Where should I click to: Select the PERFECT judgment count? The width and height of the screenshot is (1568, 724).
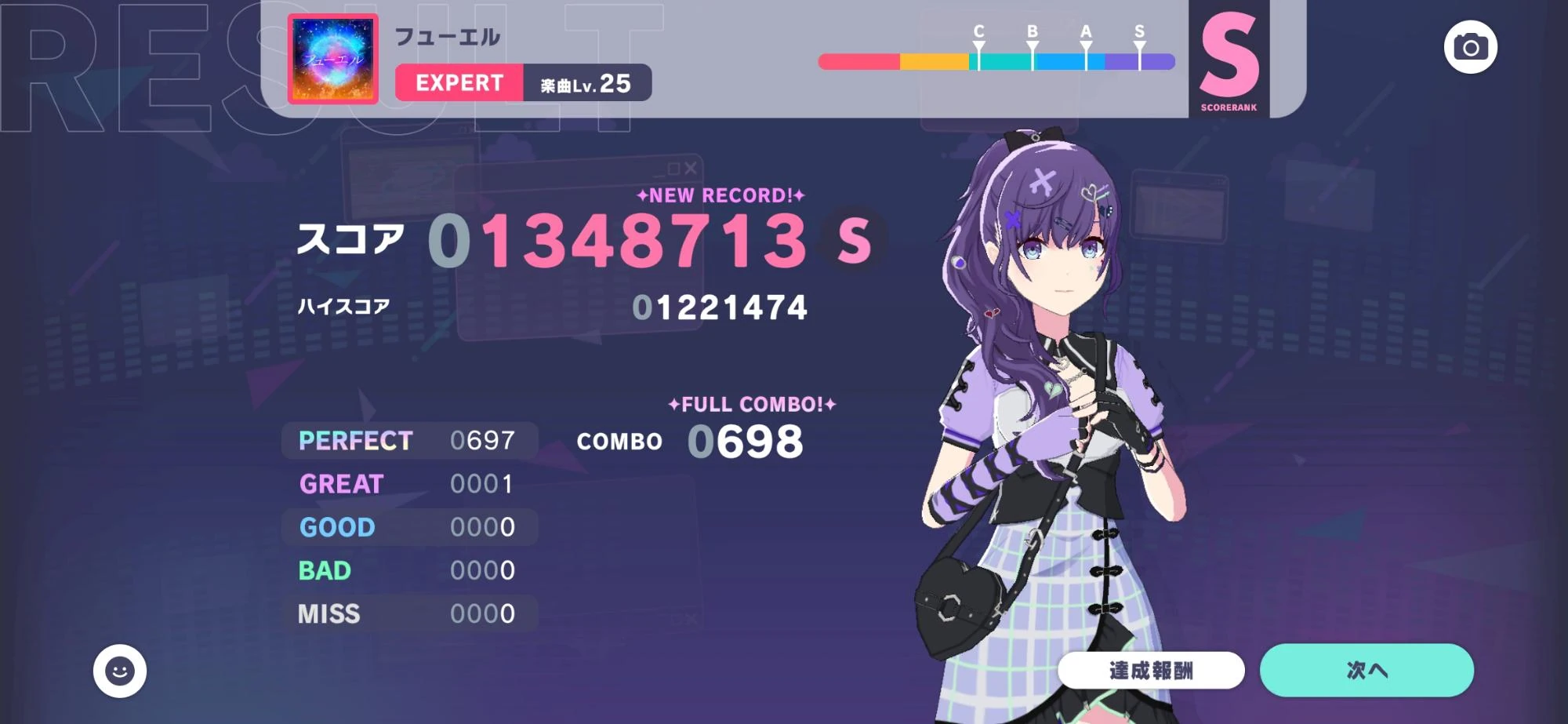pos(482,440)
